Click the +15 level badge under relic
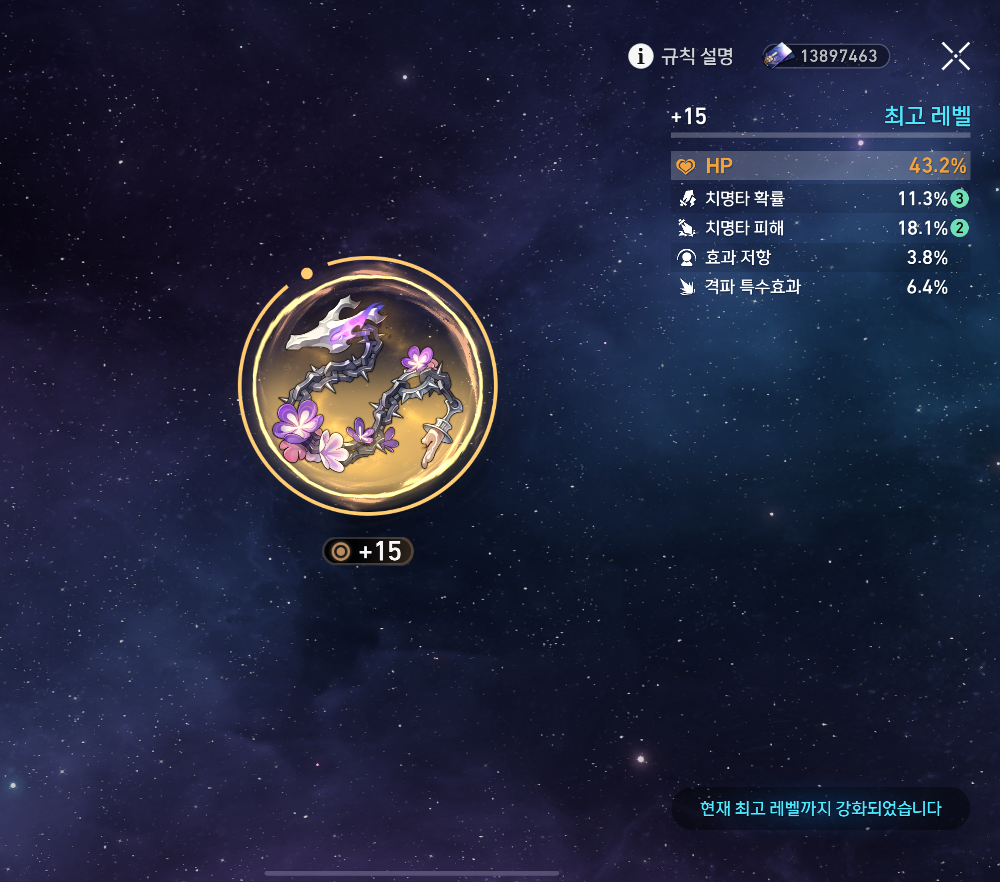 368,551
